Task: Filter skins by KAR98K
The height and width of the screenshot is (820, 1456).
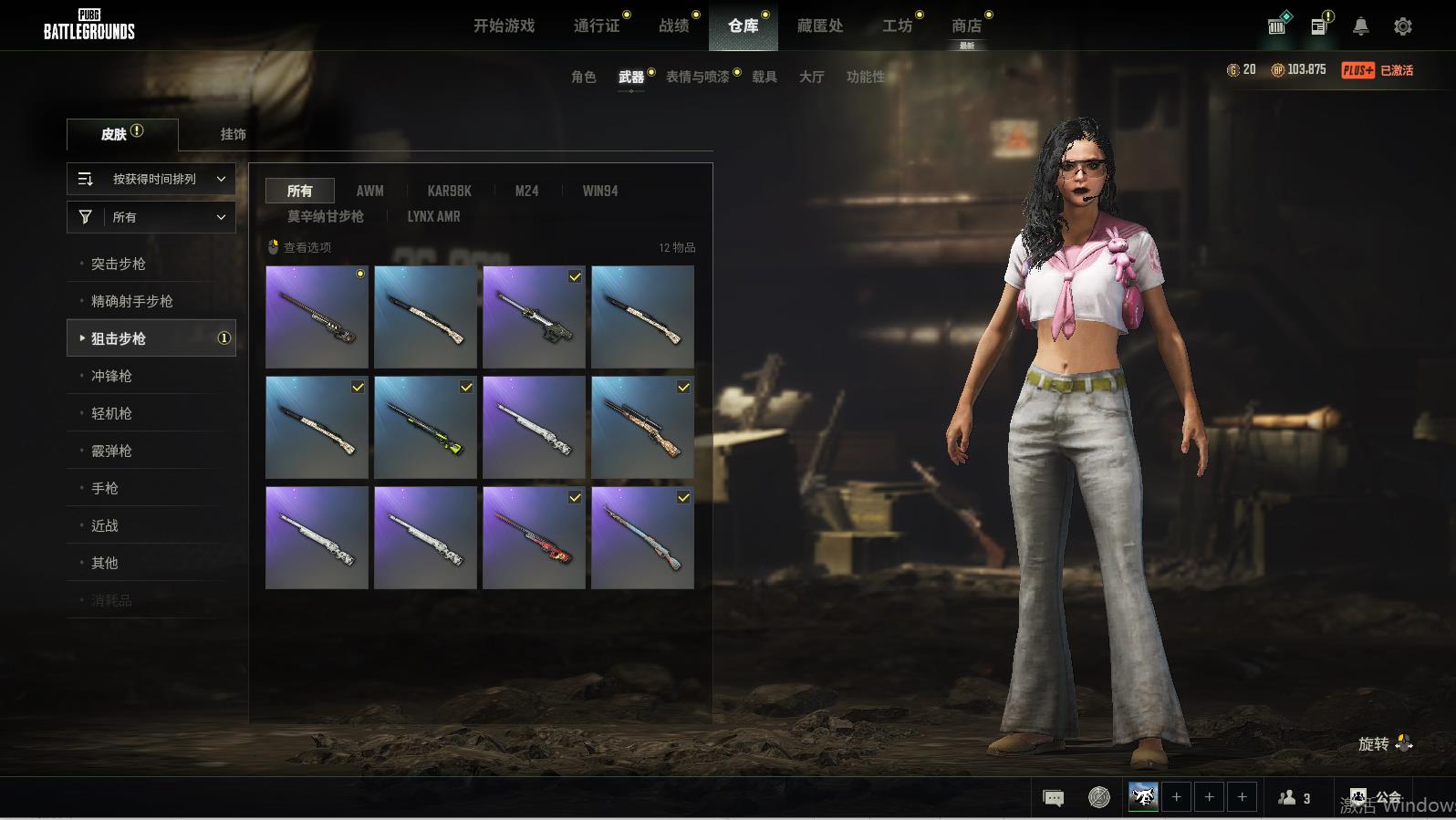Action: click(449, 191)
